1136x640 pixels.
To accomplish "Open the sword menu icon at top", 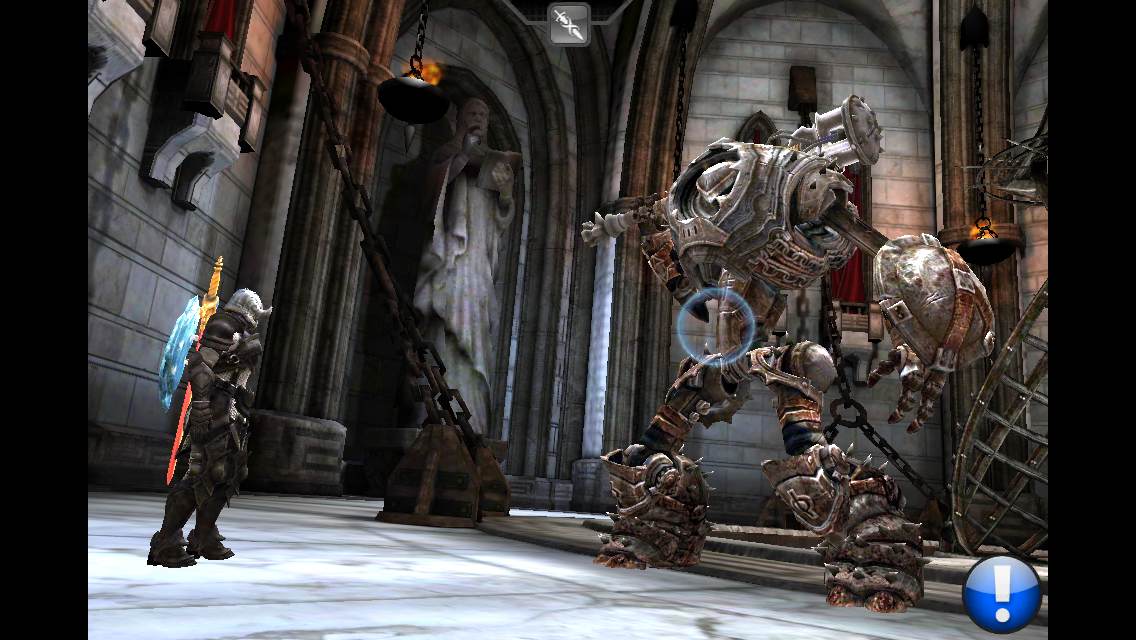I will [568, 25].
